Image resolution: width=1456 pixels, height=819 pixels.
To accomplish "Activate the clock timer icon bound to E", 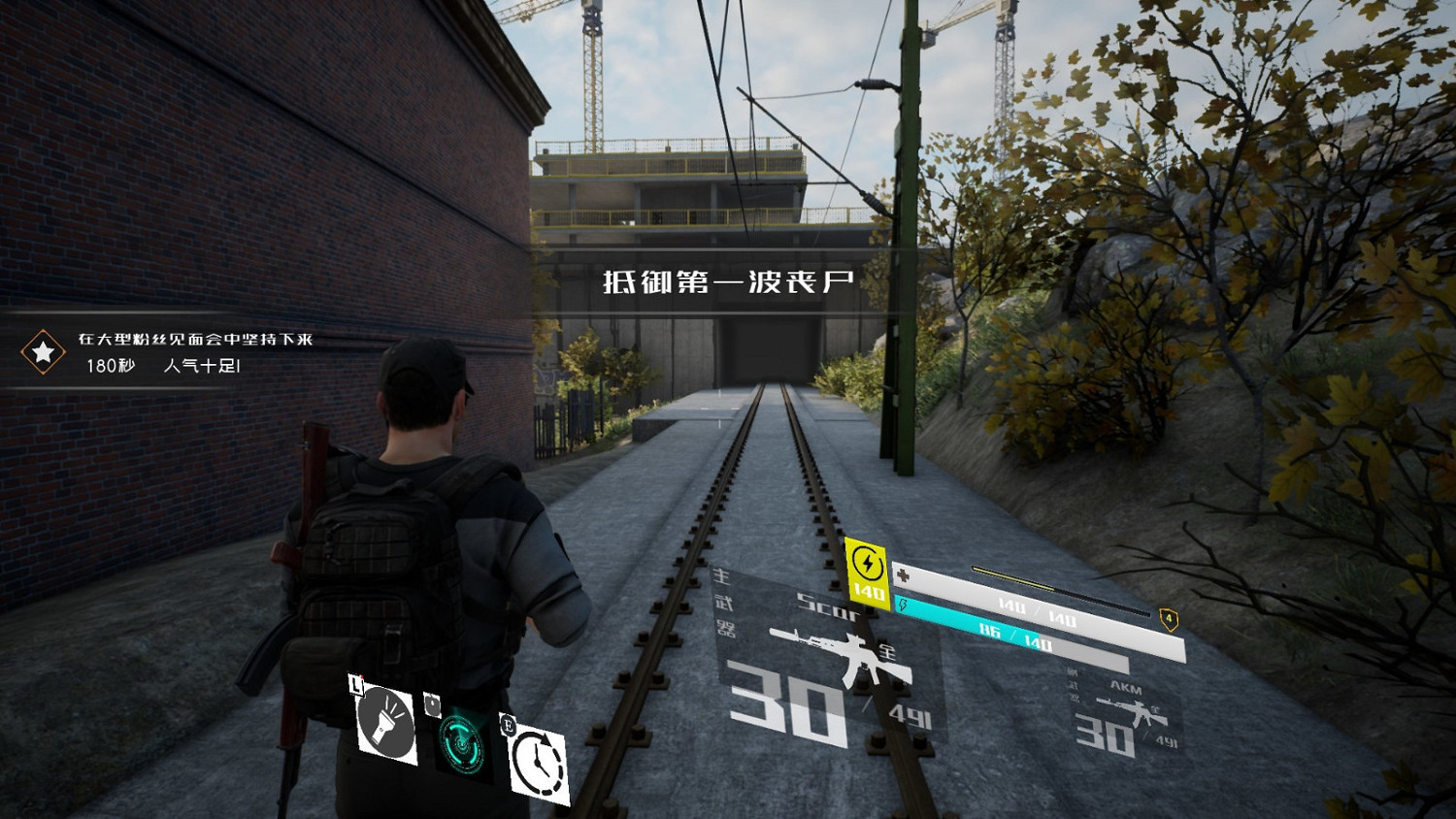I will coord(537,762).
